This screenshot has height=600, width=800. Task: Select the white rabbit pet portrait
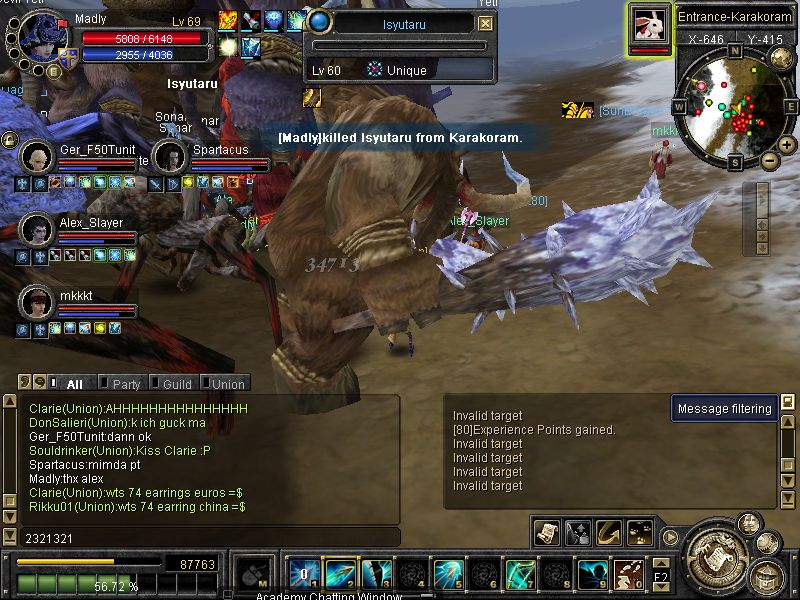point(649,24)
